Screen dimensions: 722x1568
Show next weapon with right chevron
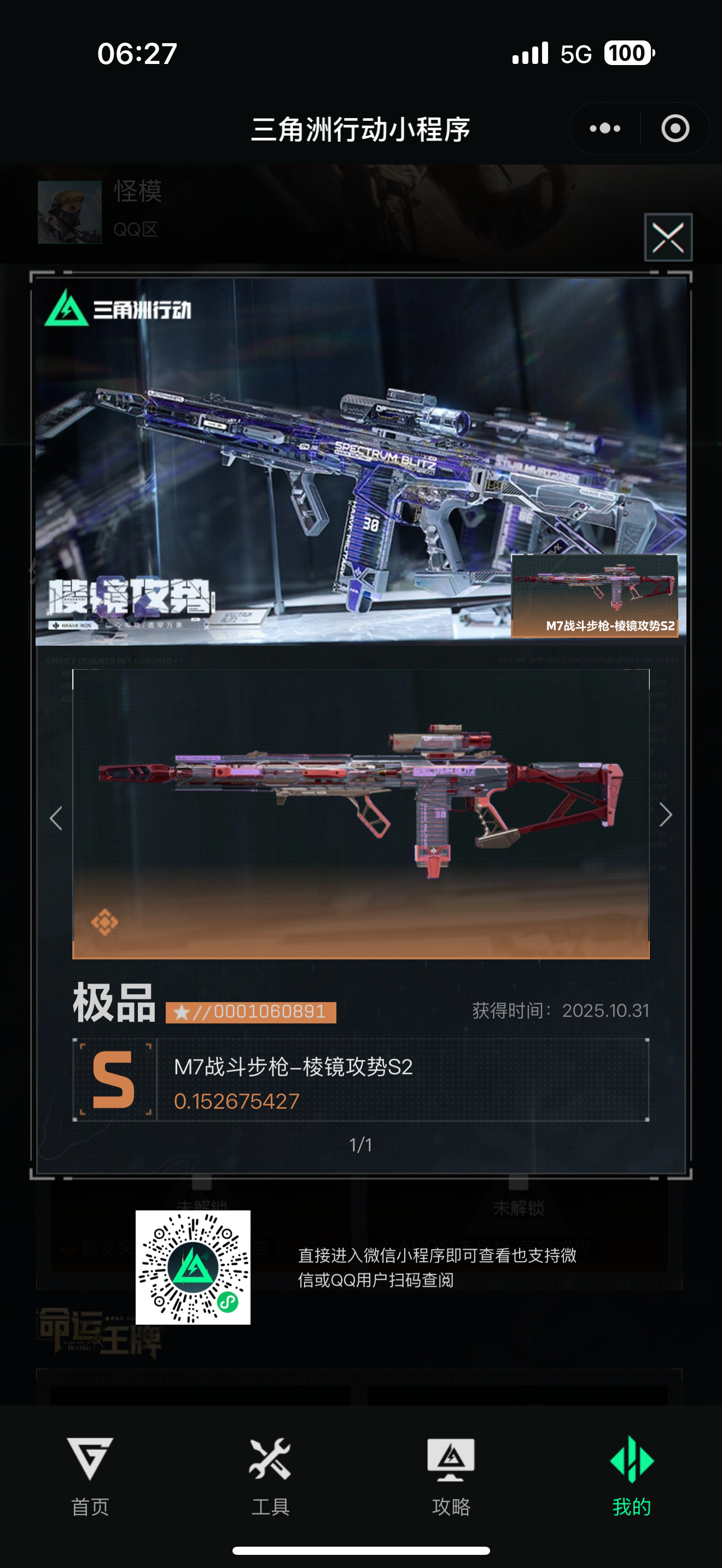tap(666, 816)
